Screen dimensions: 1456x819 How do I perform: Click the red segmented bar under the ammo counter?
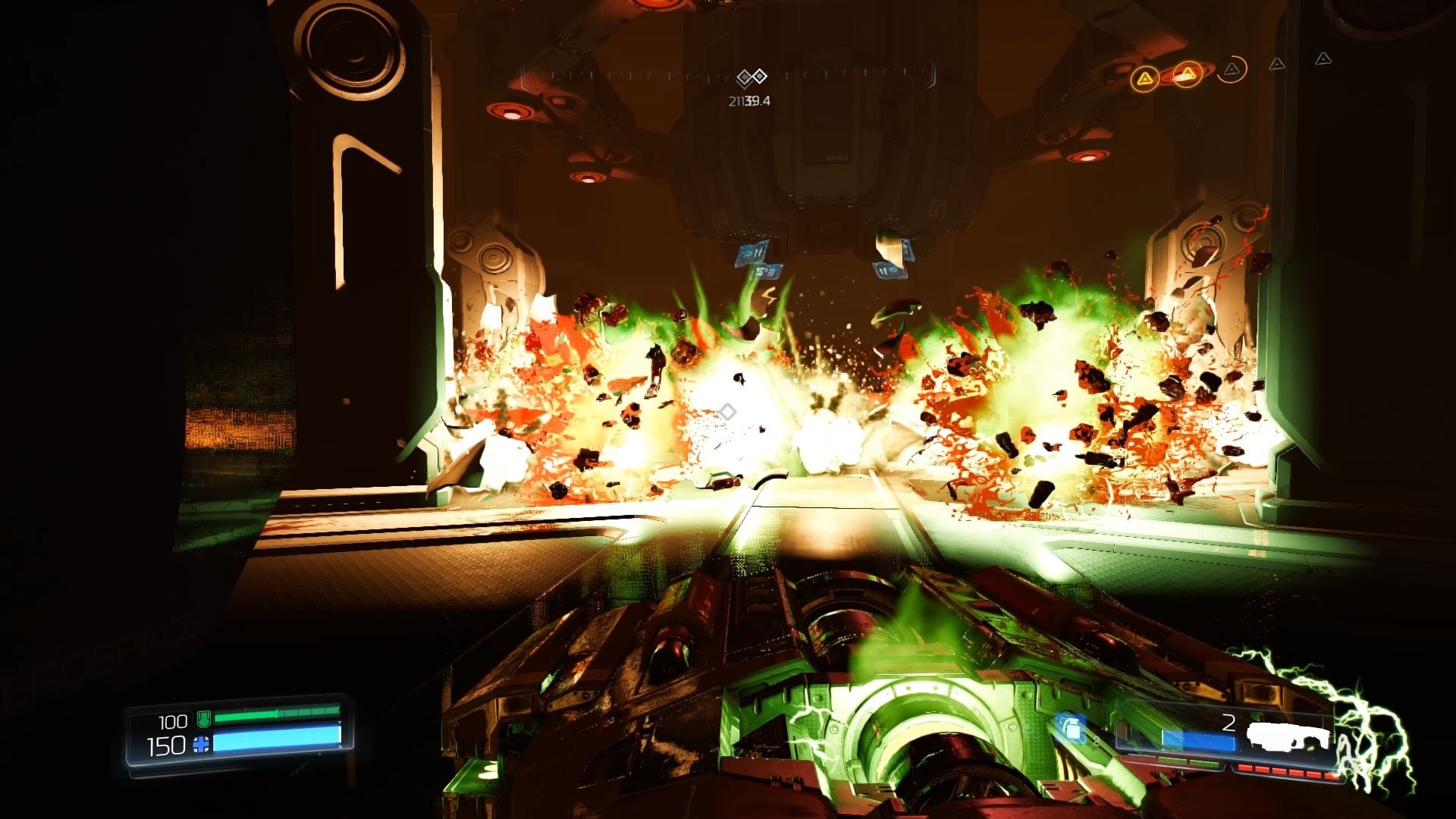coord(1288,770)
